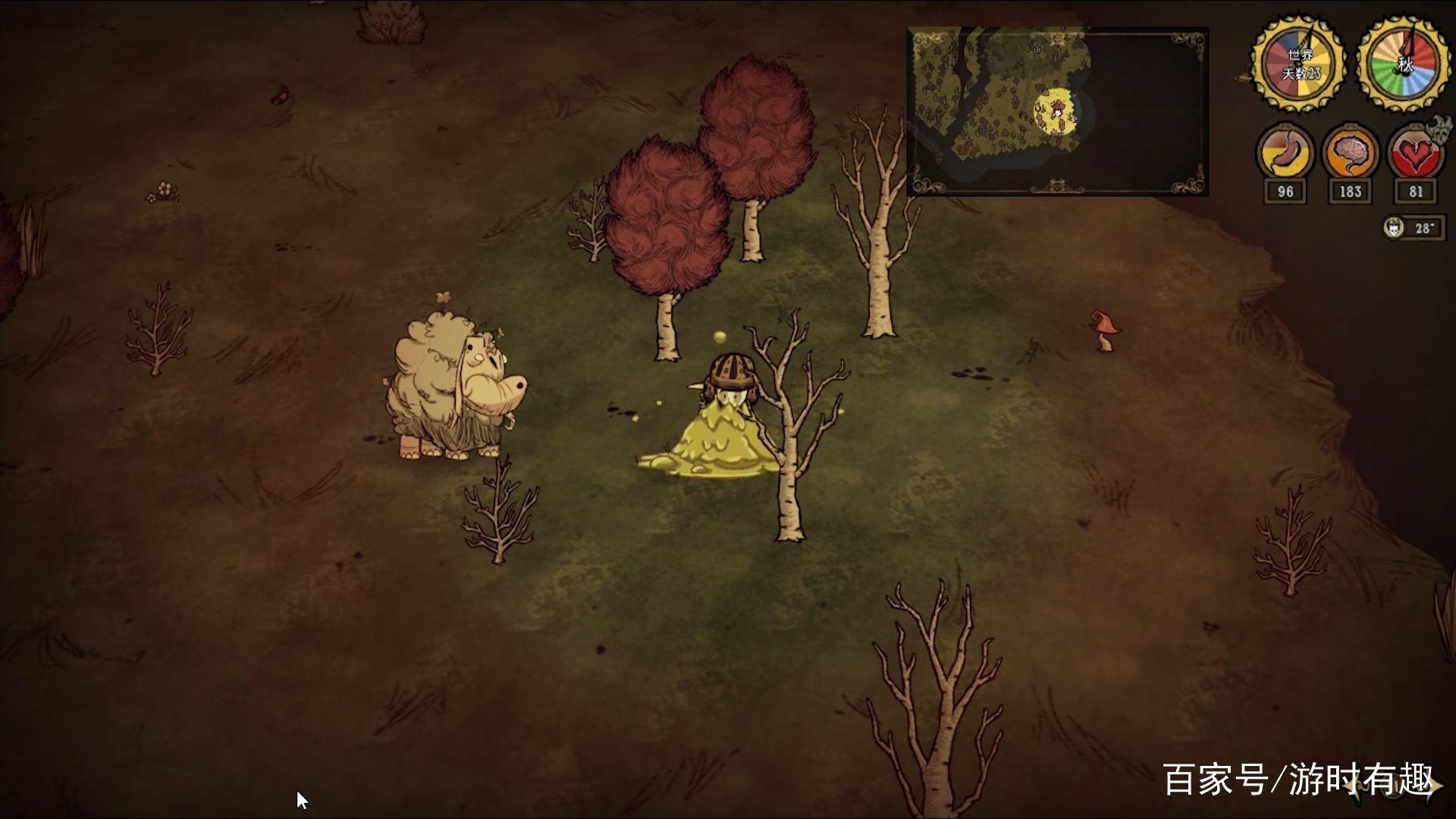Click the world day 23 clock
This screenshot has height=819, width=1456.
1299,63
